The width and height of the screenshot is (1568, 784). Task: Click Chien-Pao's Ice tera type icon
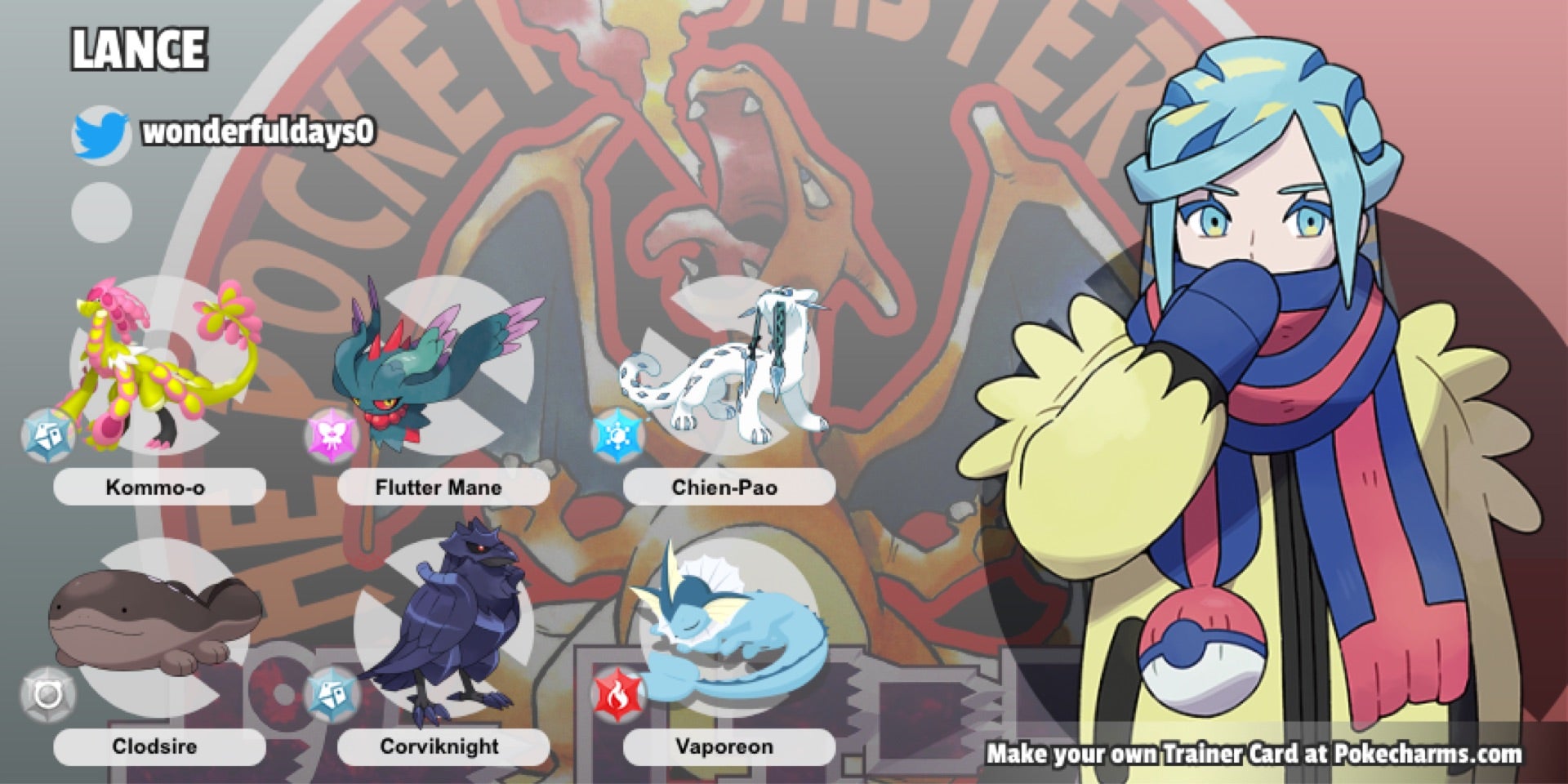pyautogui.click(x=617, y=435)
